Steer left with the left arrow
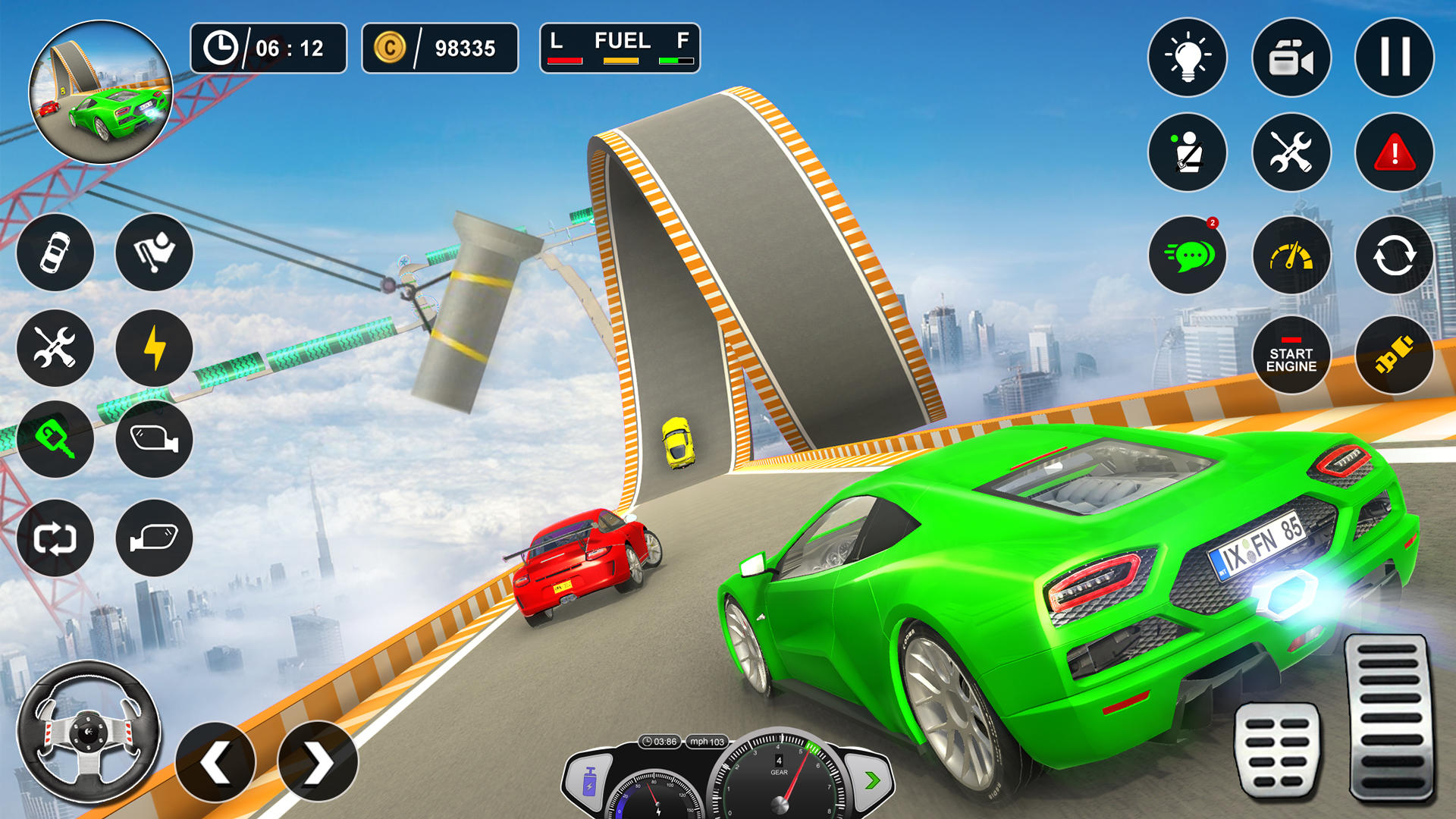1456x819 pixels. tap(215, 762)
